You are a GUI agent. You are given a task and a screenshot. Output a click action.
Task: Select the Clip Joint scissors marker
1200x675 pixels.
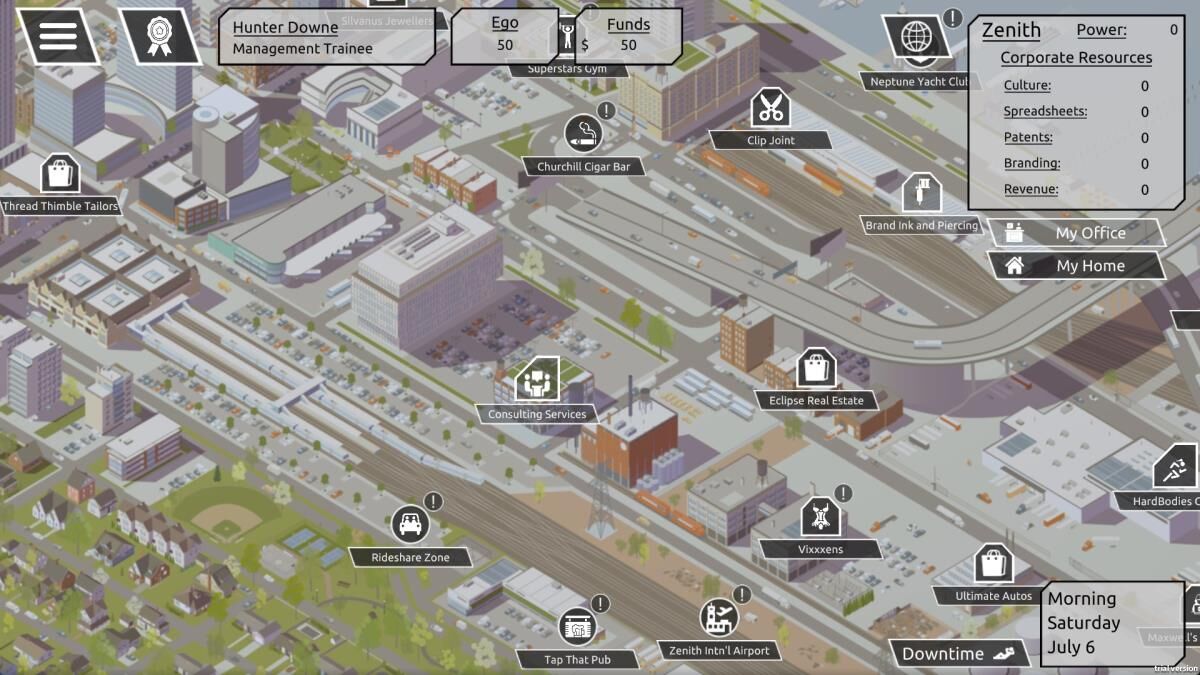pos(770,107)
